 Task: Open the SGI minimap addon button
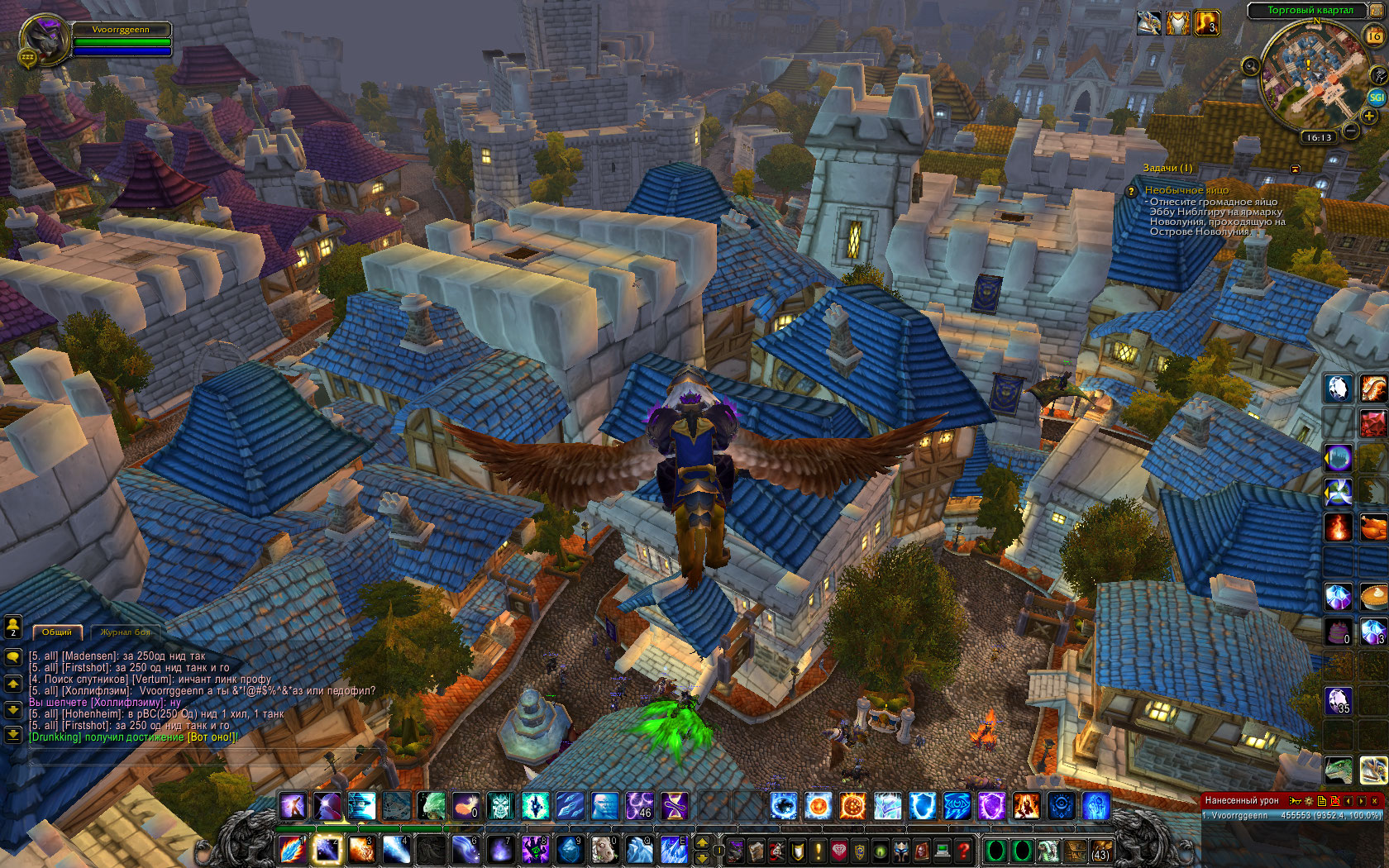1377,97
